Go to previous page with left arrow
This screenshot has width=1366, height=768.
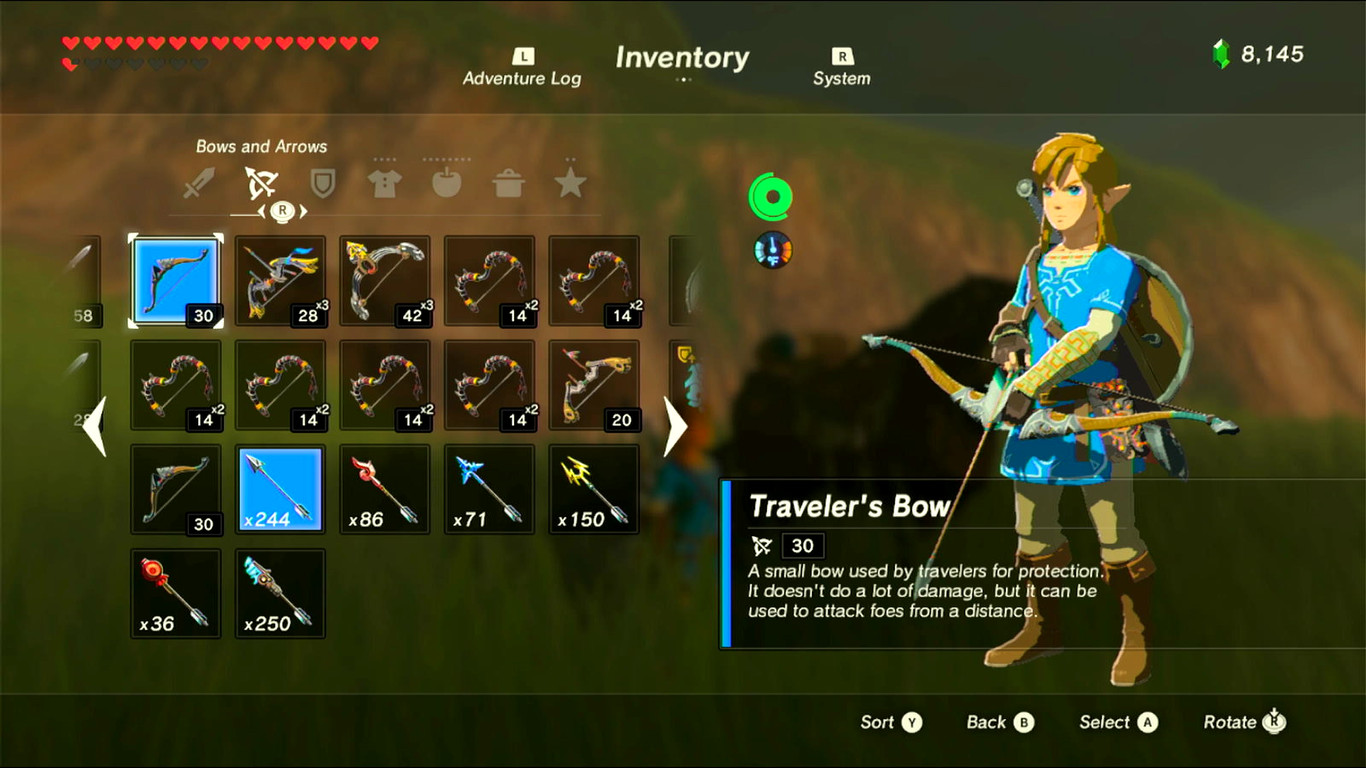[x=94, y=427]
